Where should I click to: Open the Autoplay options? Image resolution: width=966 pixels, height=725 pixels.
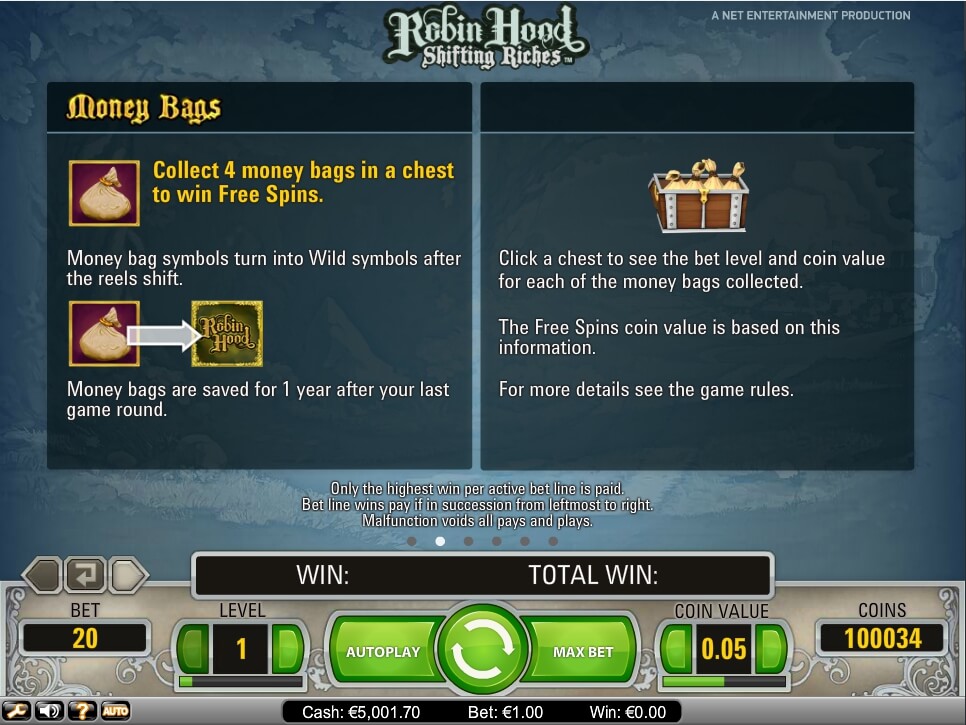(x=383, y=652)
